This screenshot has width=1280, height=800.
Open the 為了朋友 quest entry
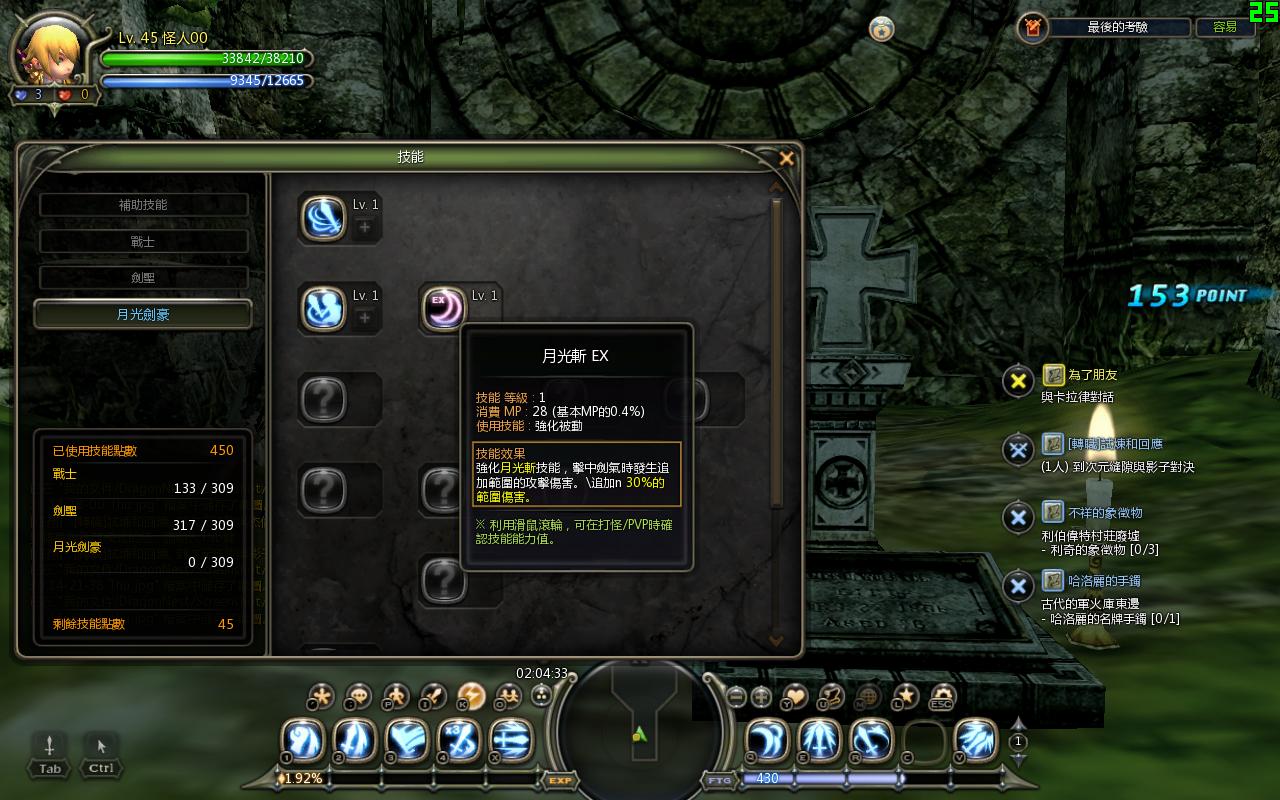(x=1092, y=375)
